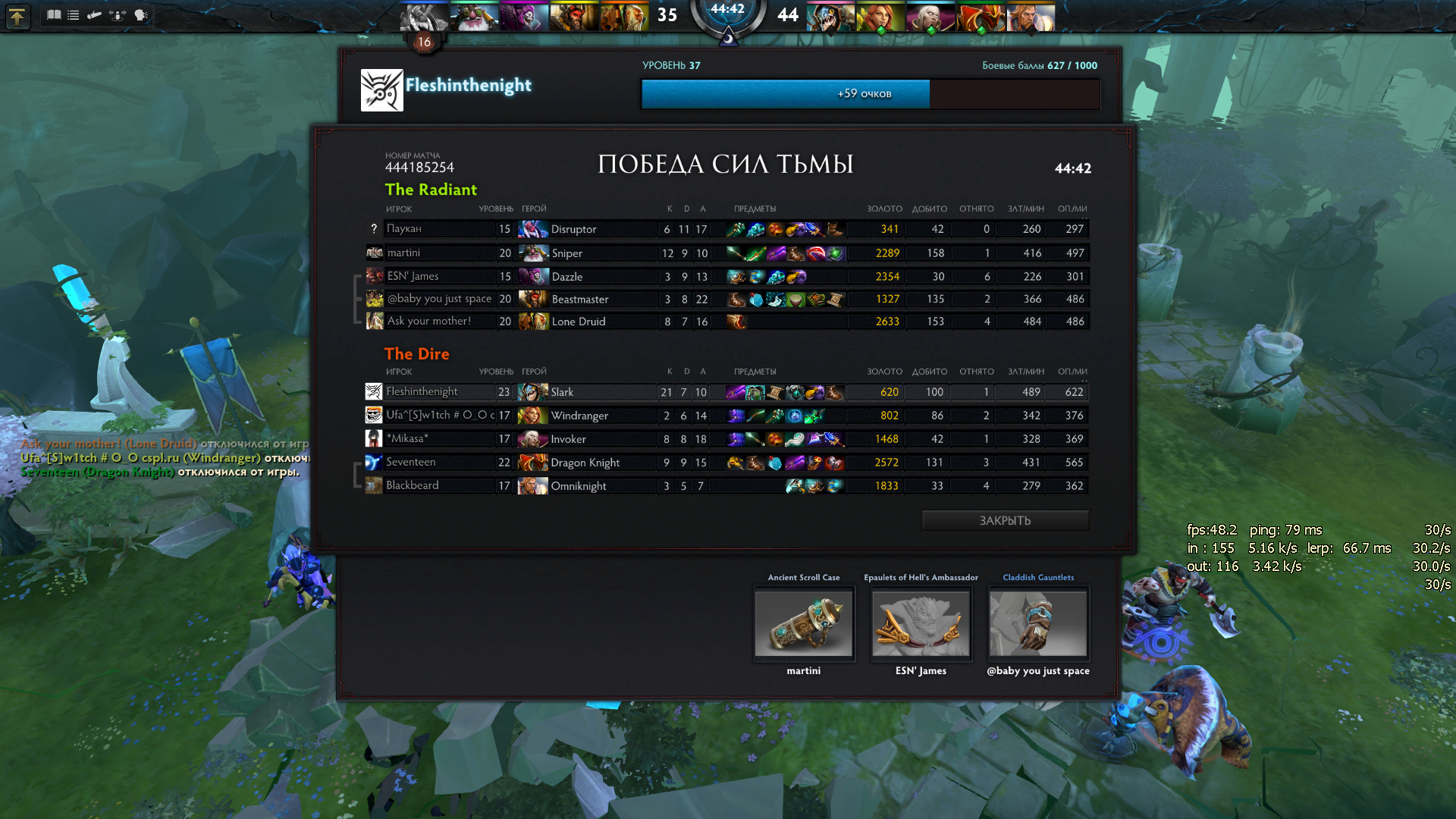The image size is (1456, 819).
Task: Select Slark's hero portrait in the Dire list
Action: tap(533, 391)
